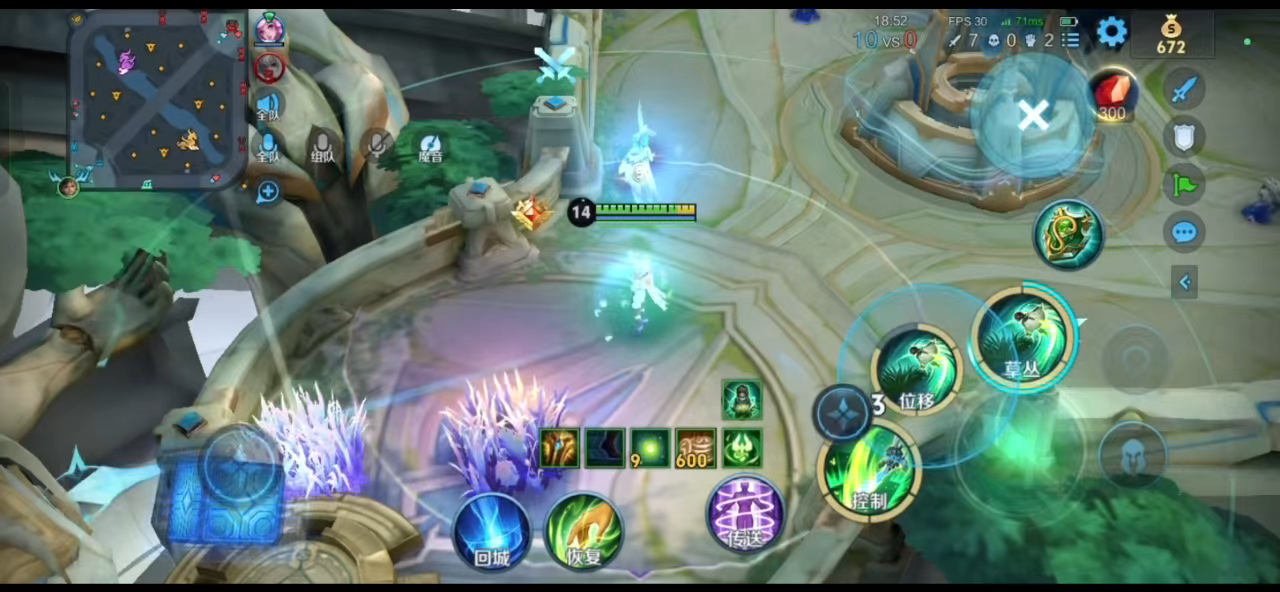Collapse the signal panel with the arrow
Viewport: 1280px width, 592px height.
coord(1184,282)
